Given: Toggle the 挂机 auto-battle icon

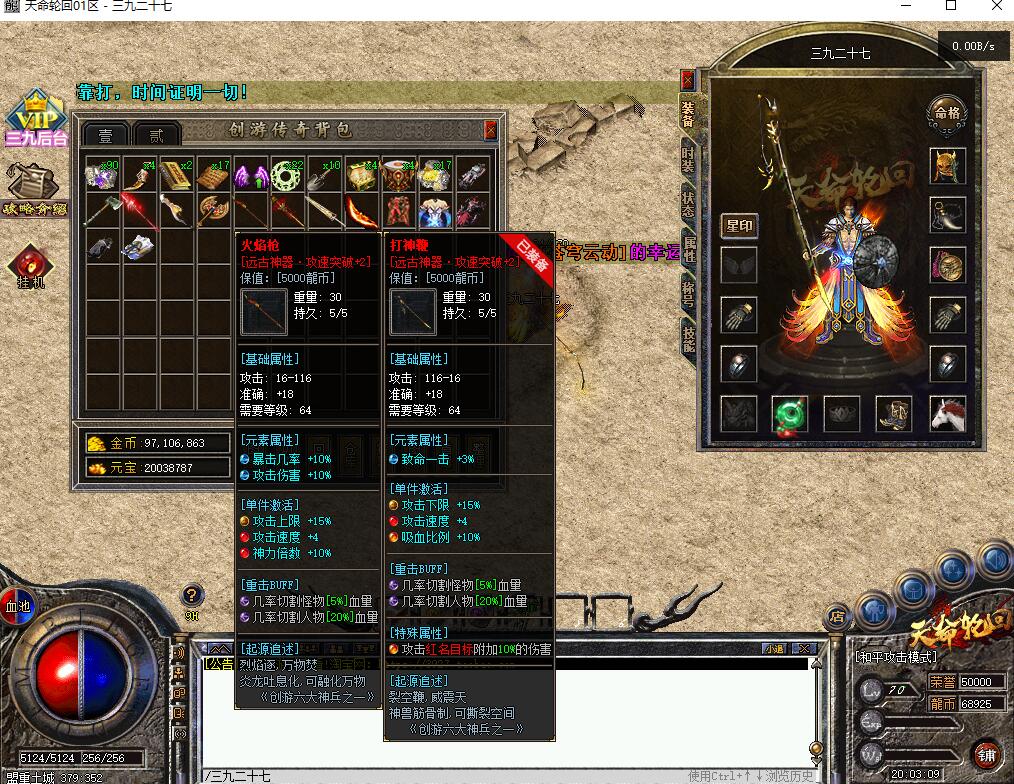Looking at the screenshot, I should click(29, 265).
